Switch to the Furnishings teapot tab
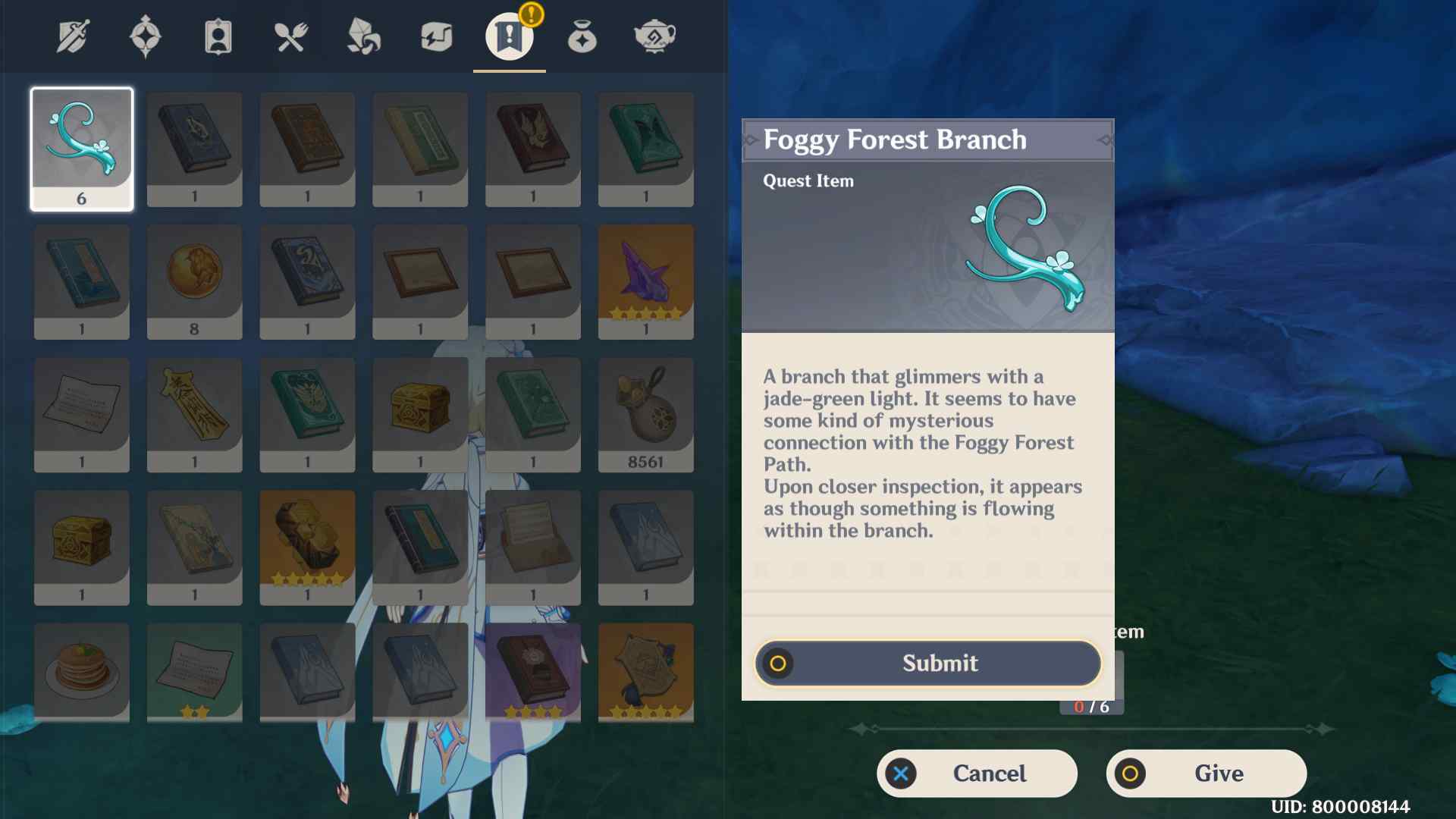 (654, 36)
